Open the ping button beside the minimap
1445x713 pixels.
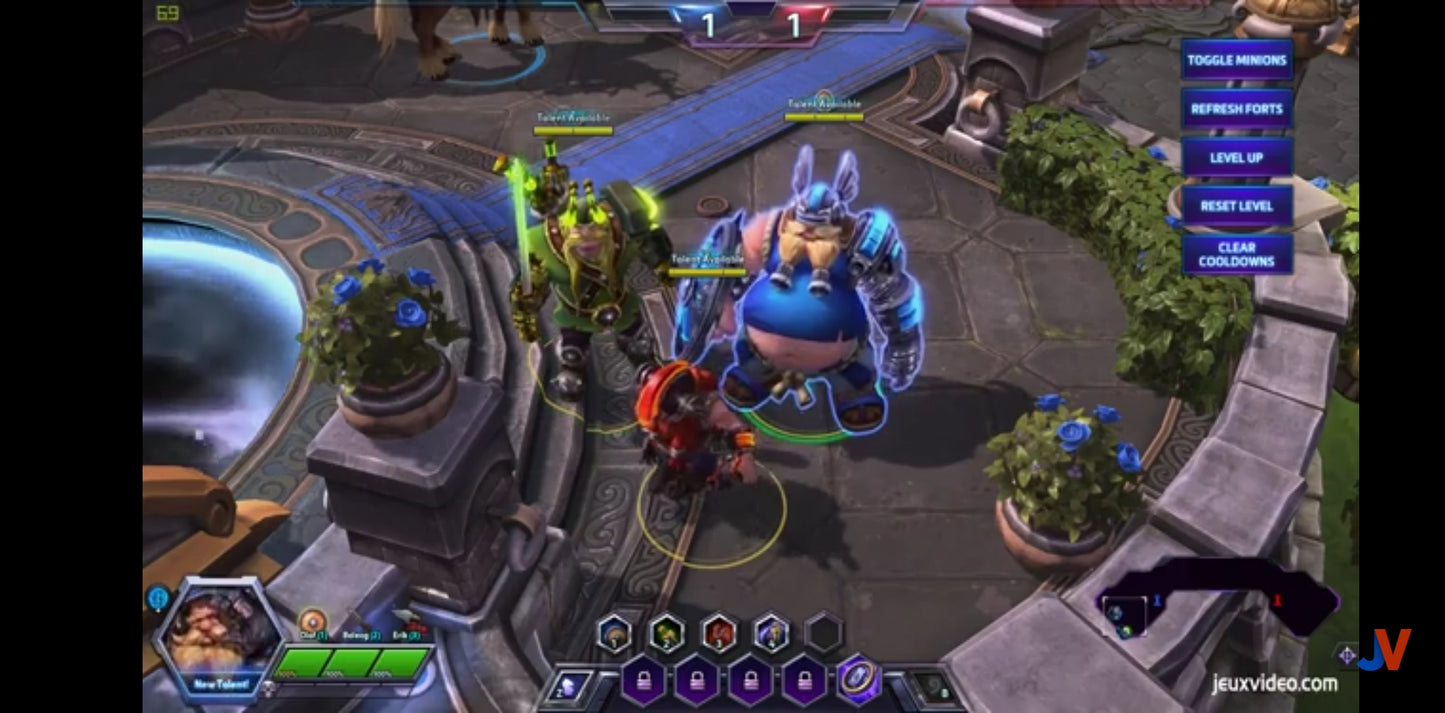tap(1346, 656)
